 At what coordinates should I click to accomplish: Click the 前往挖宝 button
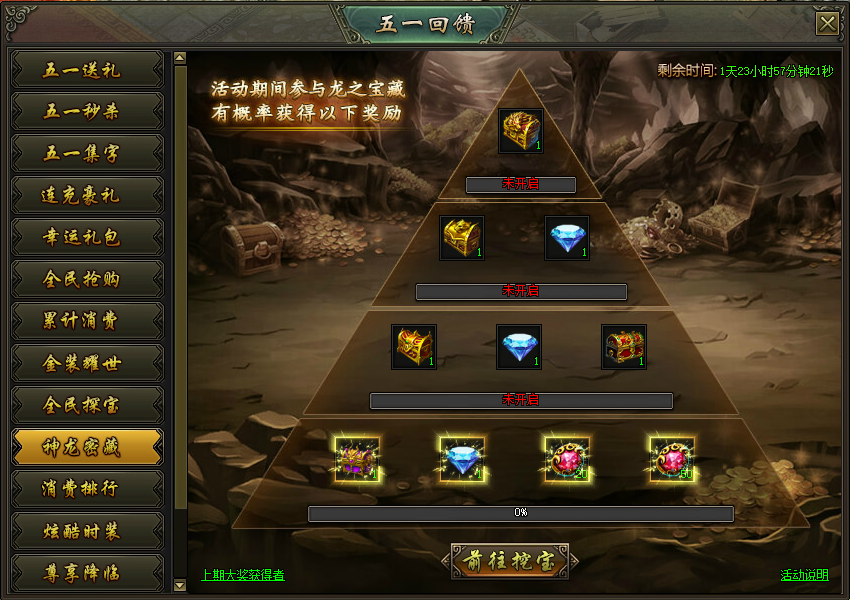point(509,562)
